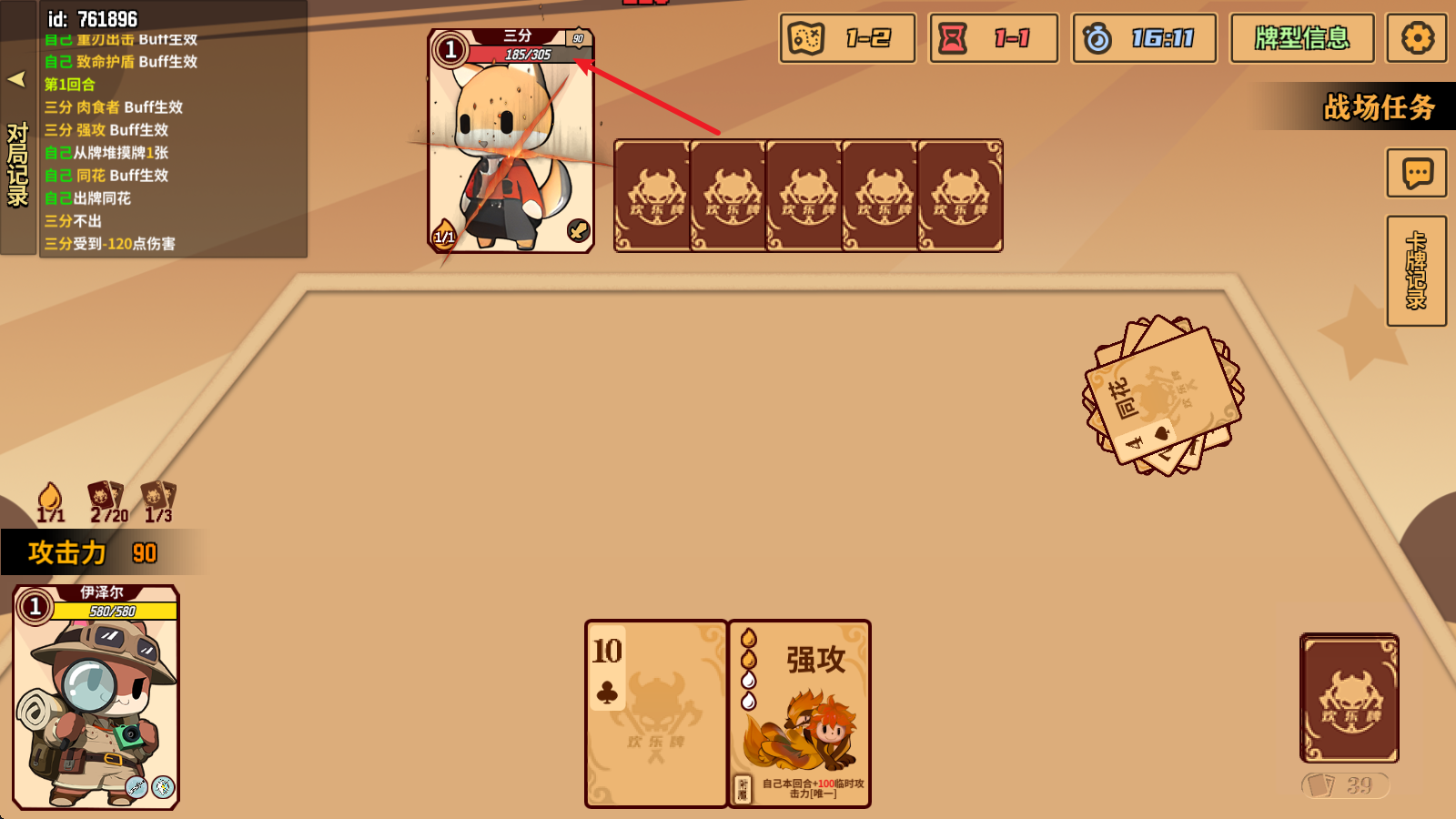Click the right circular skill badge on 伊泽尔's card
This screenshot has width=1456, height=819.
coord(163,784)
